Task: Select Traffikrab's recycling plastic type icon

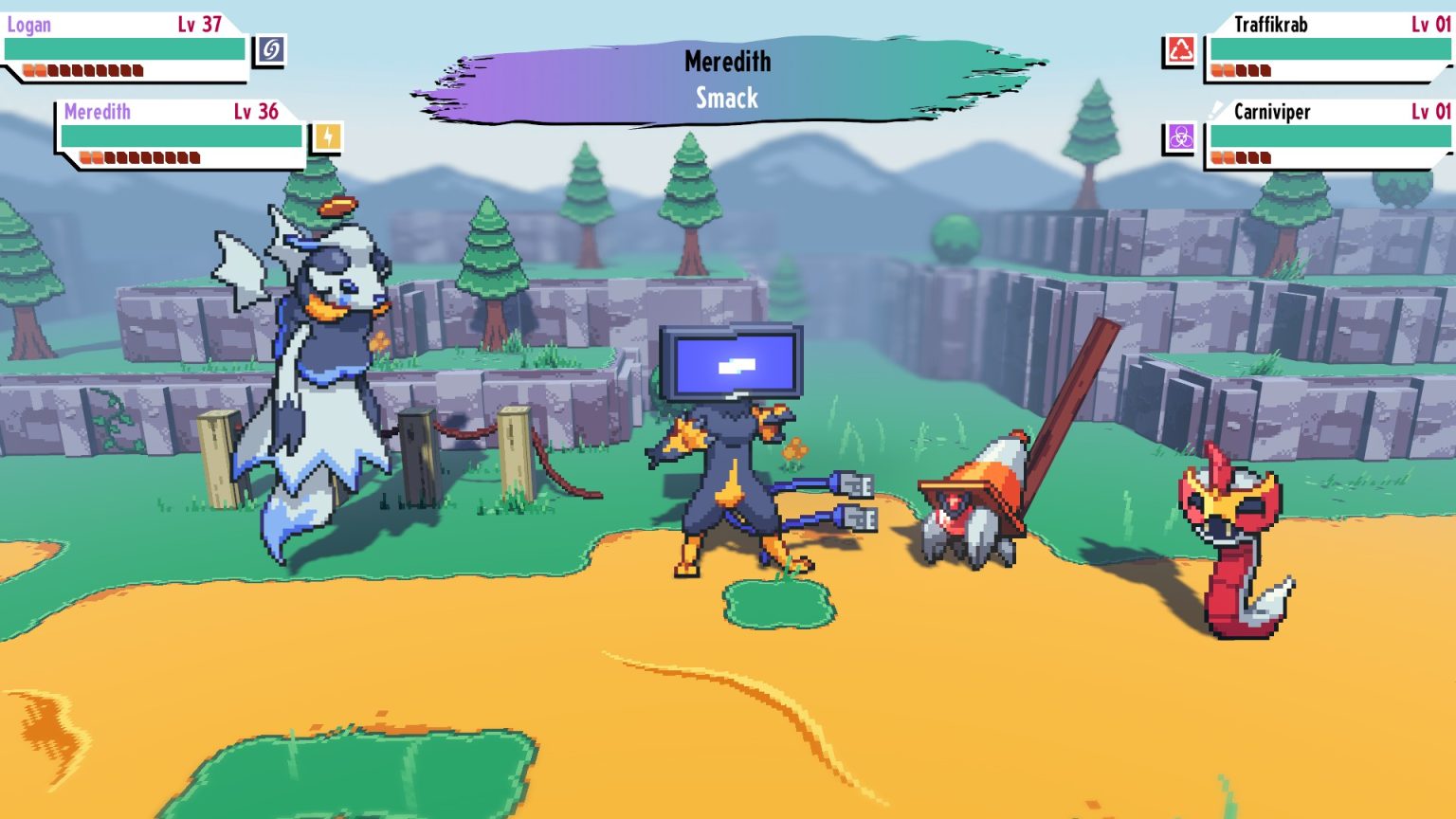Action: (x=1180, y=50)
